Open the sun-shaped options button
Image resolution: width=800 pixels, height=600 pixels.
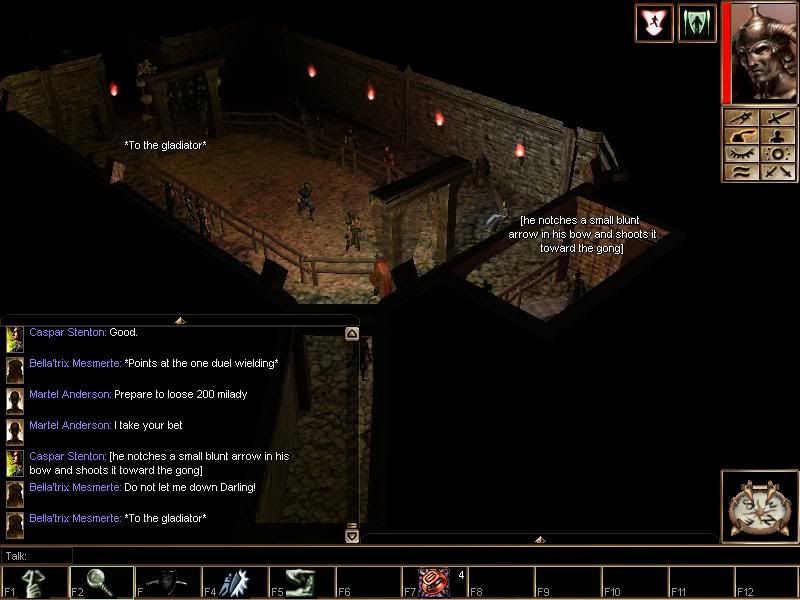(779, 155)
